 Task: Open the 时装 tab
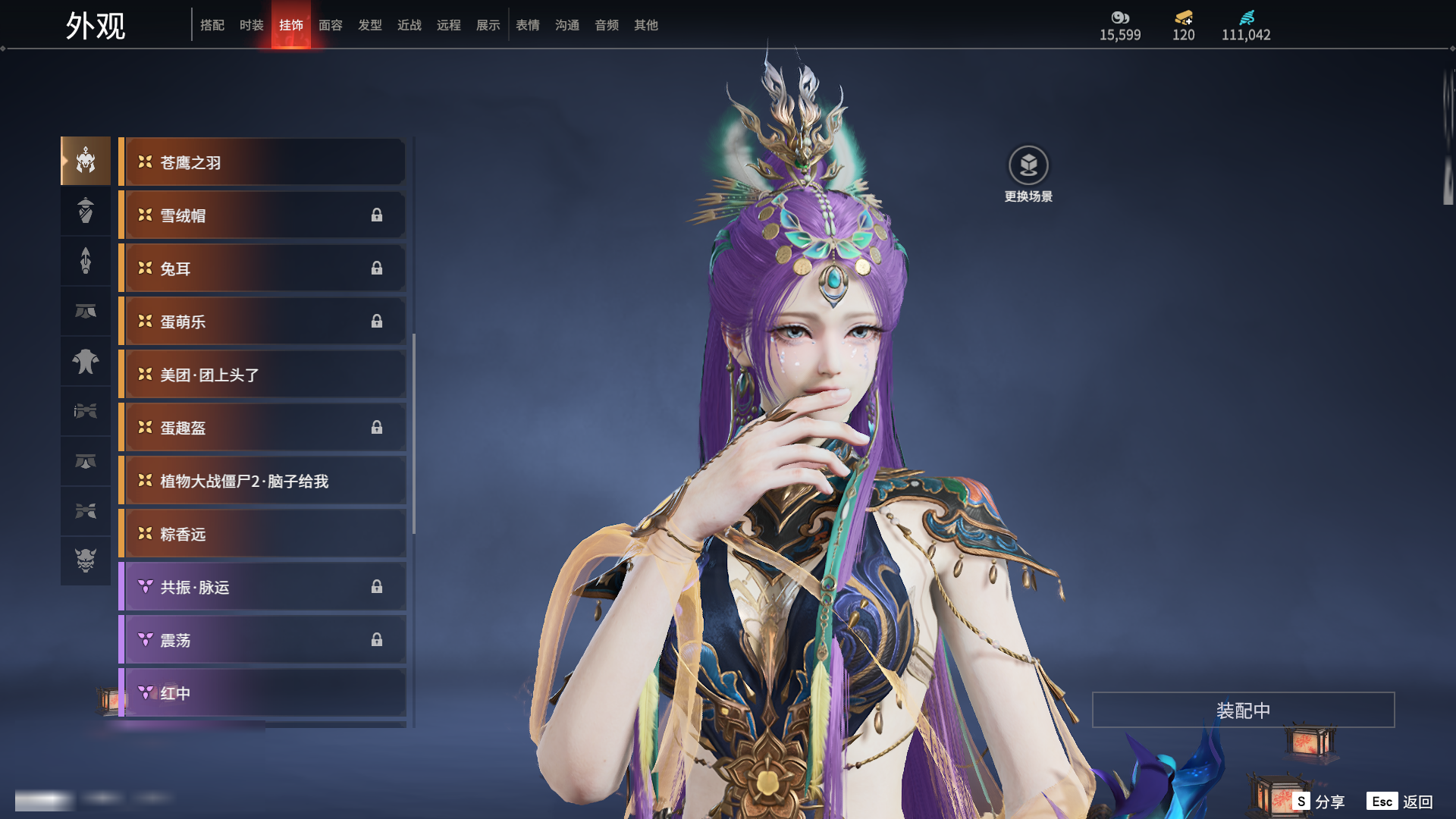252,25
